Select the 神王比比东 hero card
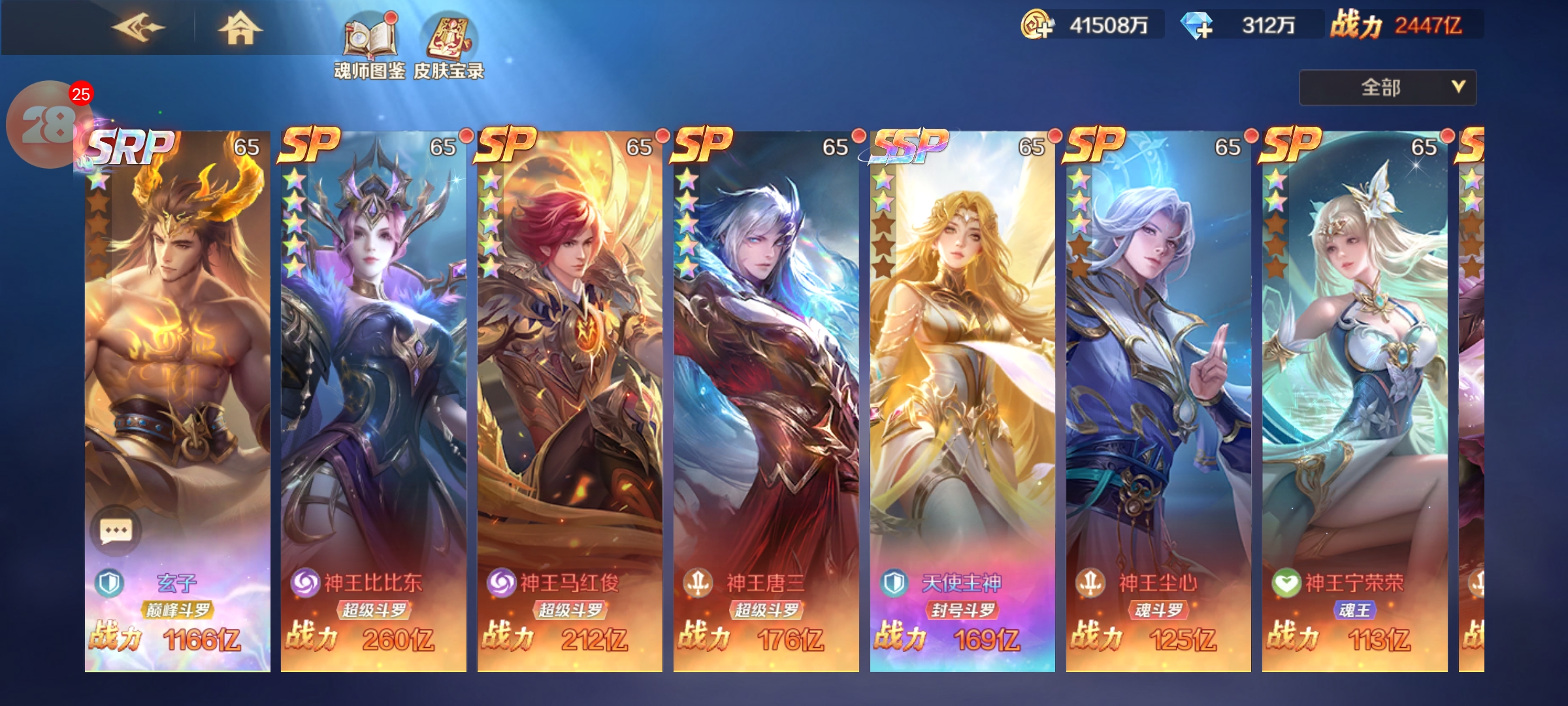This screenshot has width=1568, height=706. [x=373, y=392]
